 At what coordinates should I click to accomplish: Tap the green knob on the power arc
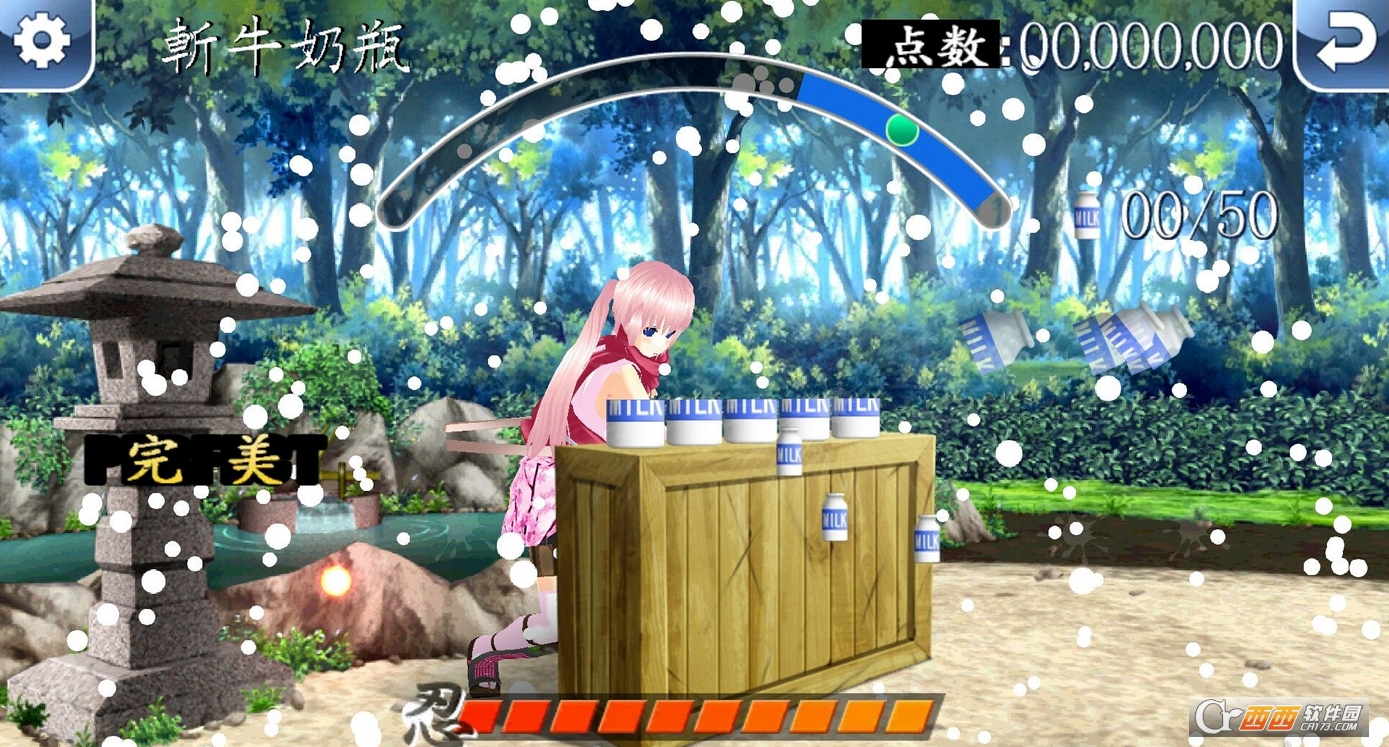[901, 130]
